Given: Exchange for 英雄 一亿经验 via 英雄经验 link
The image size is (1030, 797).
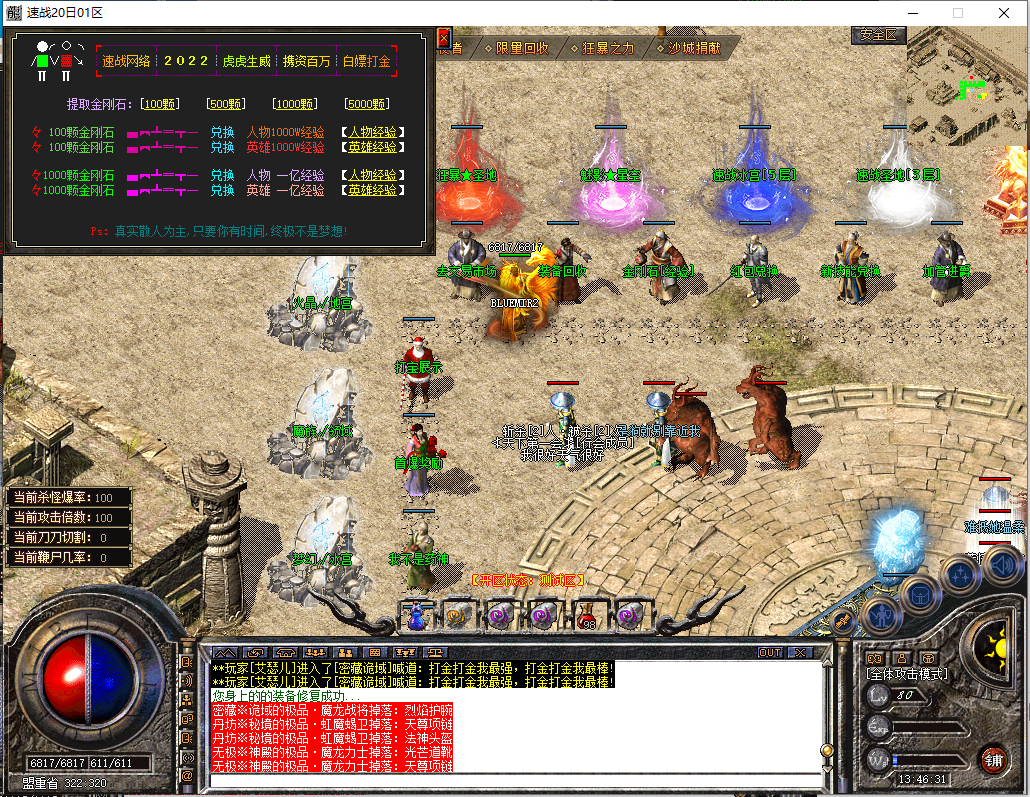Looking at the screenshot, I should coord(372,190).
